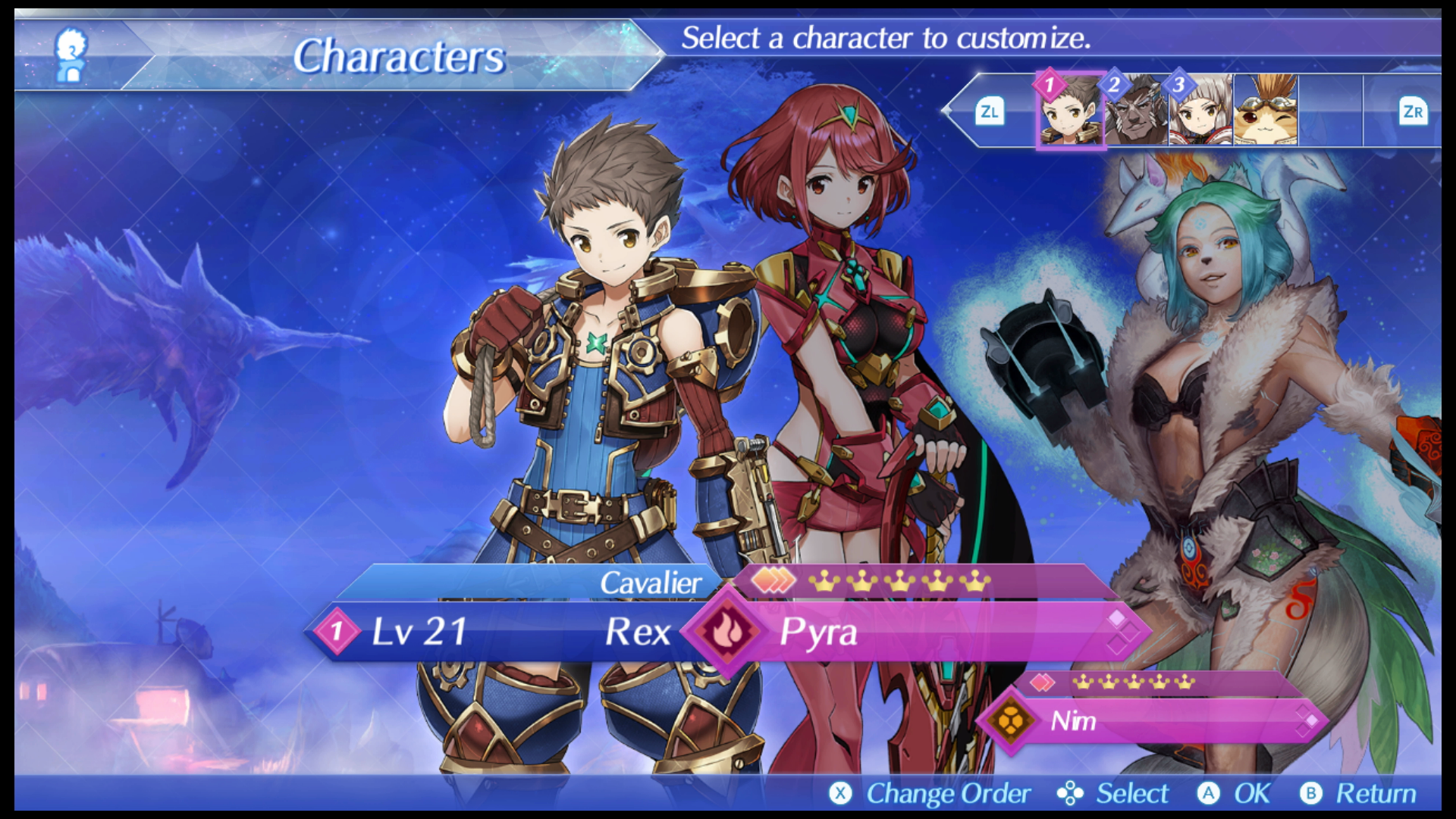
Task: Select Rex's portrait in the character strip
Action: pyautogui.click(x=1071, y=111)
